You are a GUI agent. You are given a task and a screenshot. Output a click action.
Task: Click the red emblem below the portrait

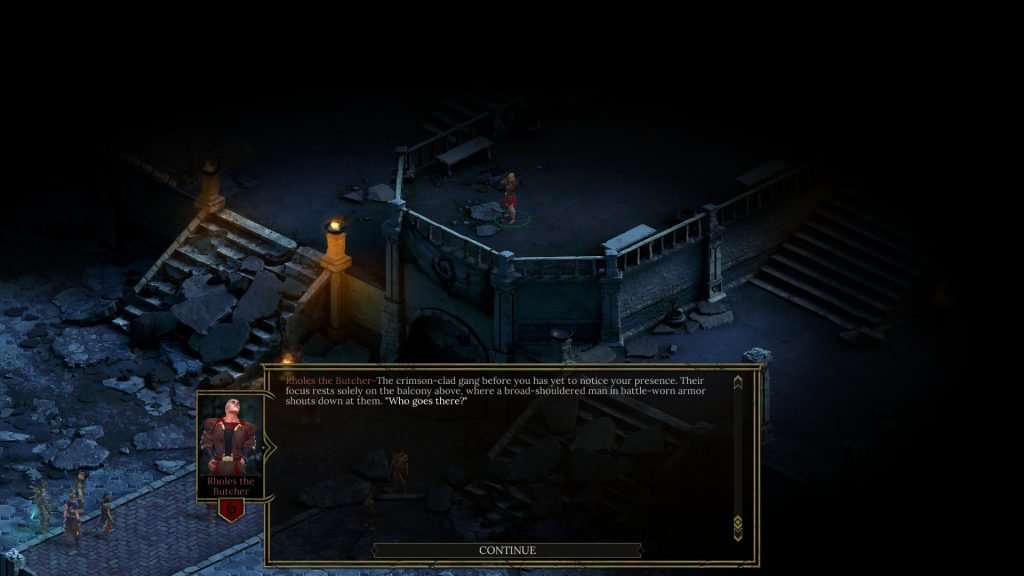coord(231,509)
